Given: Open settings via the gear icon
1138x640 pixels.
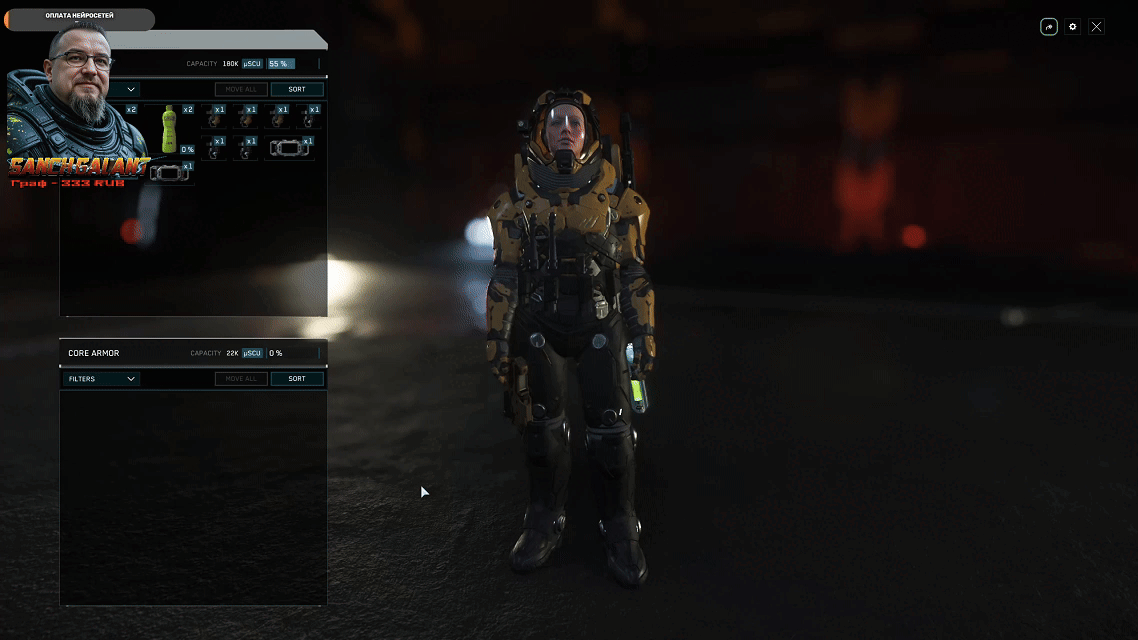Looking at the screenshot, I should [1073, 27].
